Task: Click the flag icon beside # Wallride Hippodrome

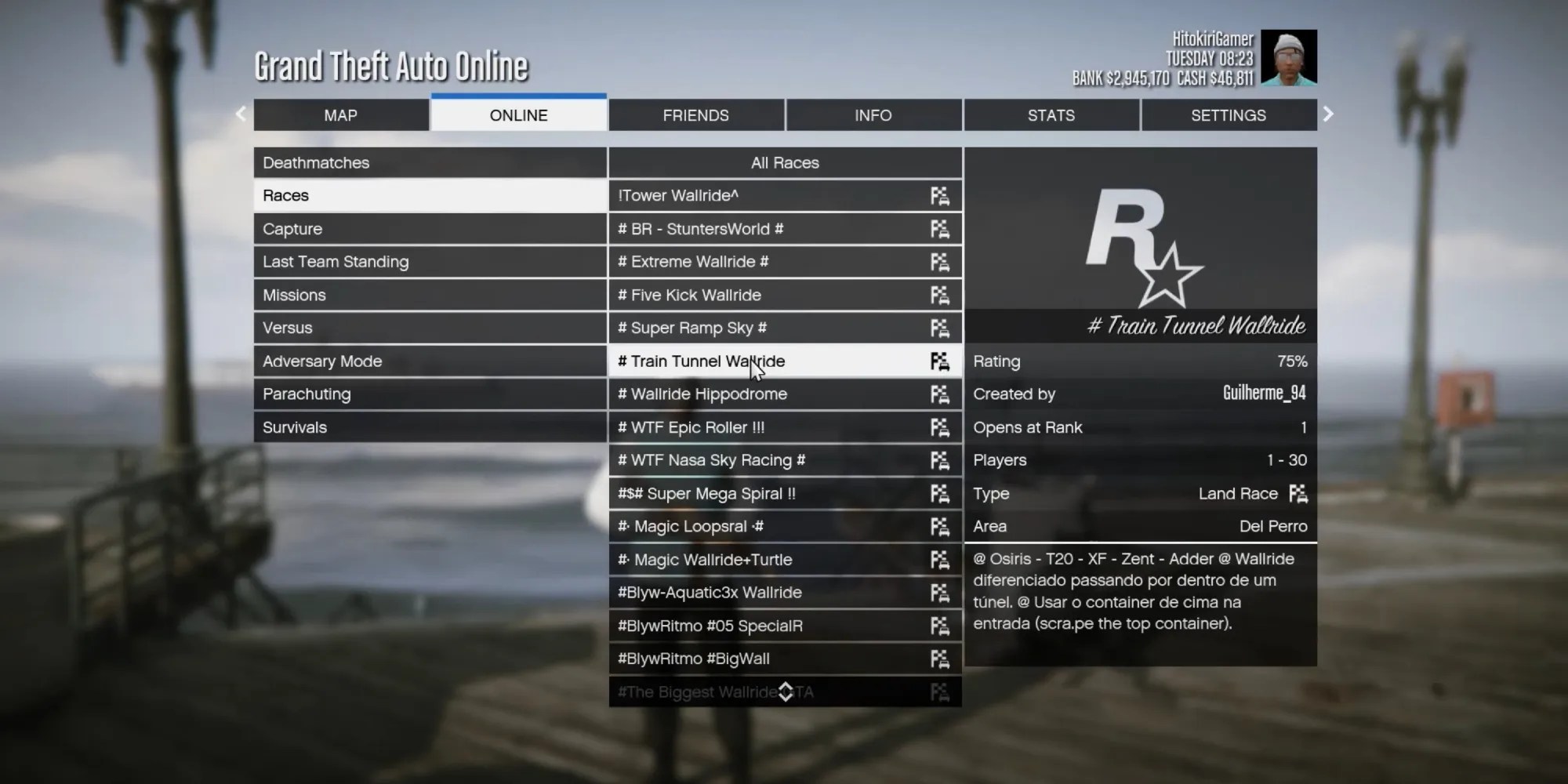Action: pyautogui.click(x=939, y=394)
